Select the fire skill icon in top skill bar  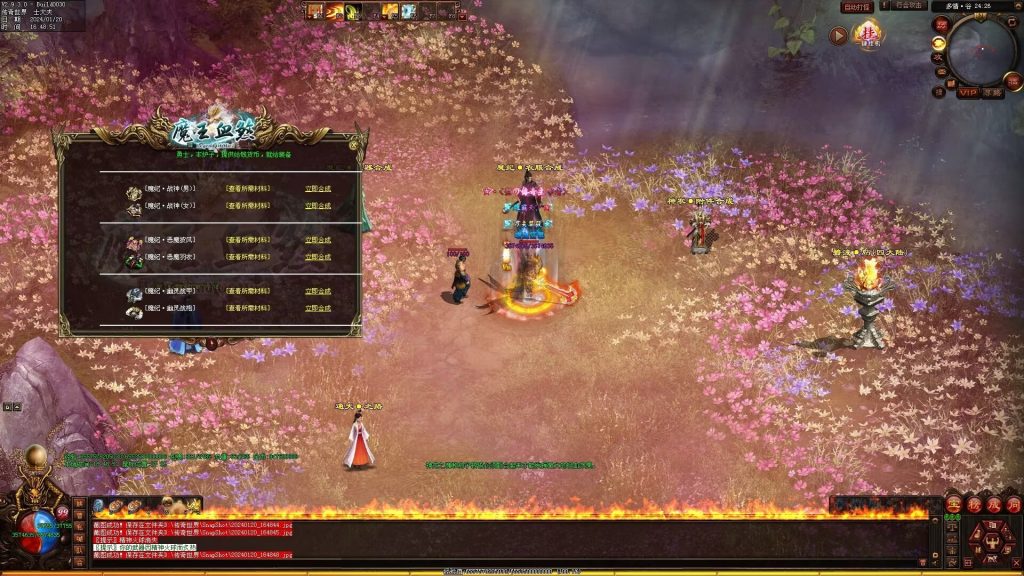point(334,11)
